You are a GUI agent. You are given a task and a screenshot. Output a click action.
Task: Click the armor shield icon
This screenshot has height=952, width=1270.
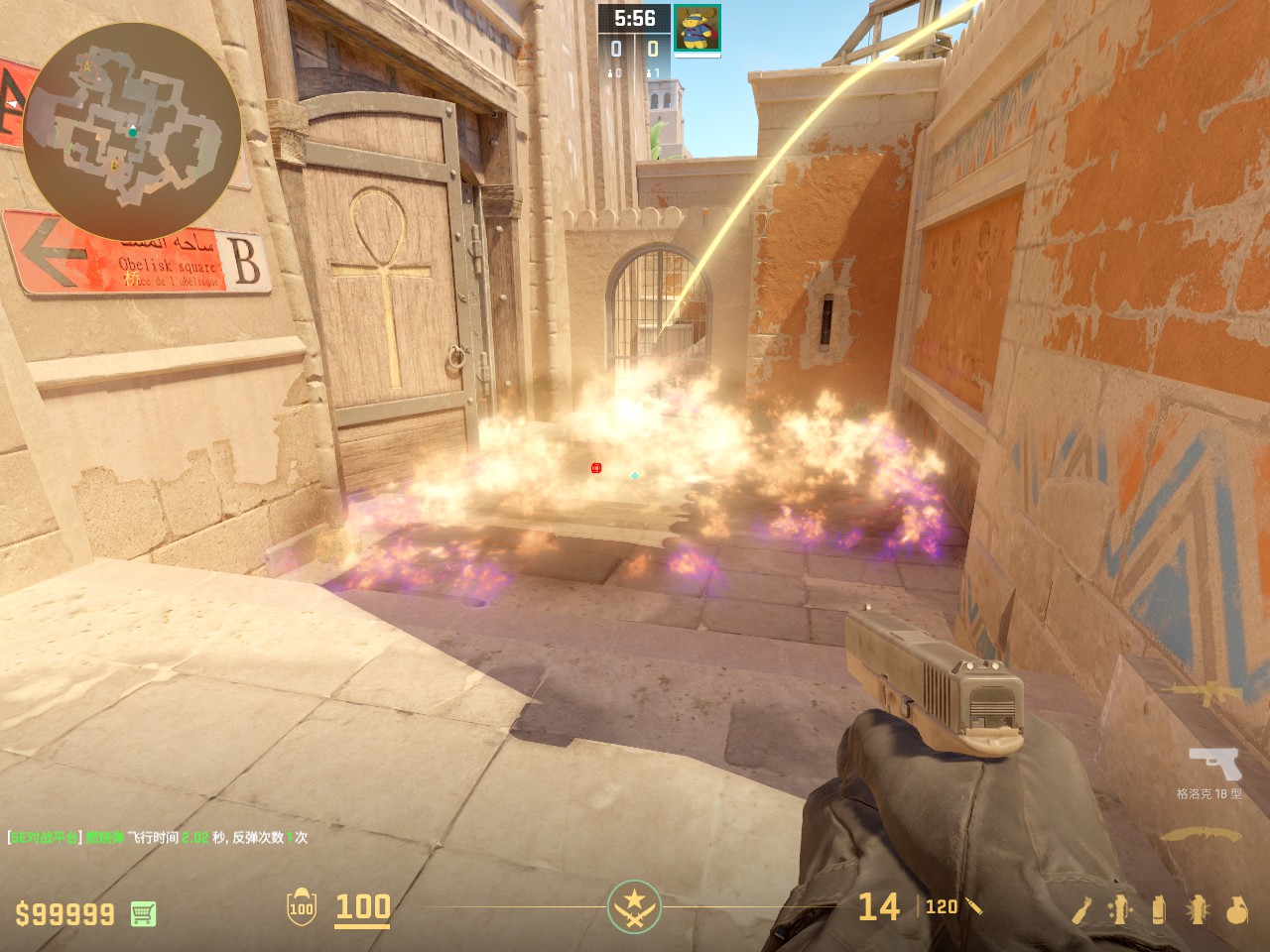[301, 907]
